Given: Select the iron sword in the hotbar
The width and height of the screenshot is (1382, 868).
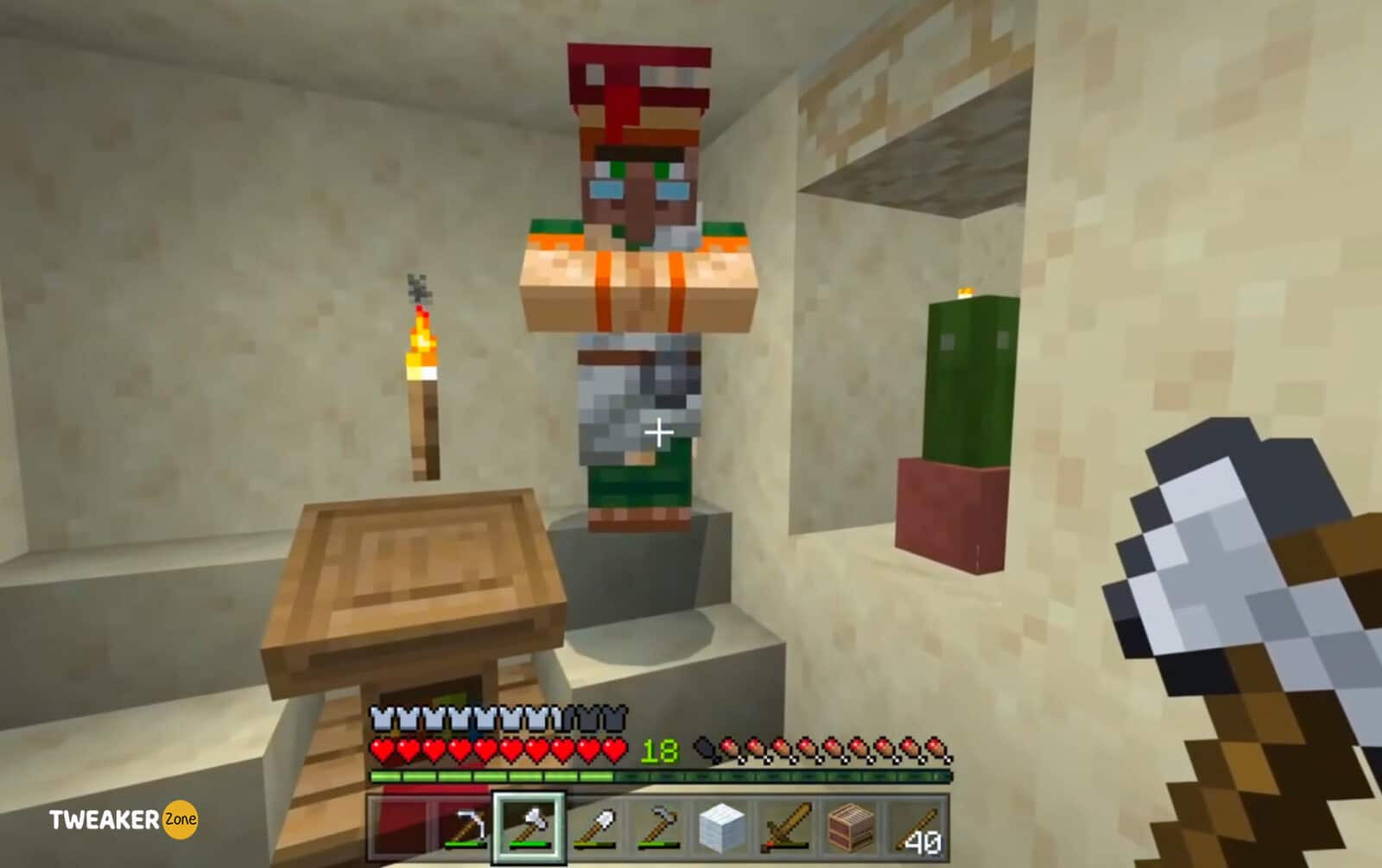Looking at the screenshot, I should pyautogui.click(x=785, y=825).
